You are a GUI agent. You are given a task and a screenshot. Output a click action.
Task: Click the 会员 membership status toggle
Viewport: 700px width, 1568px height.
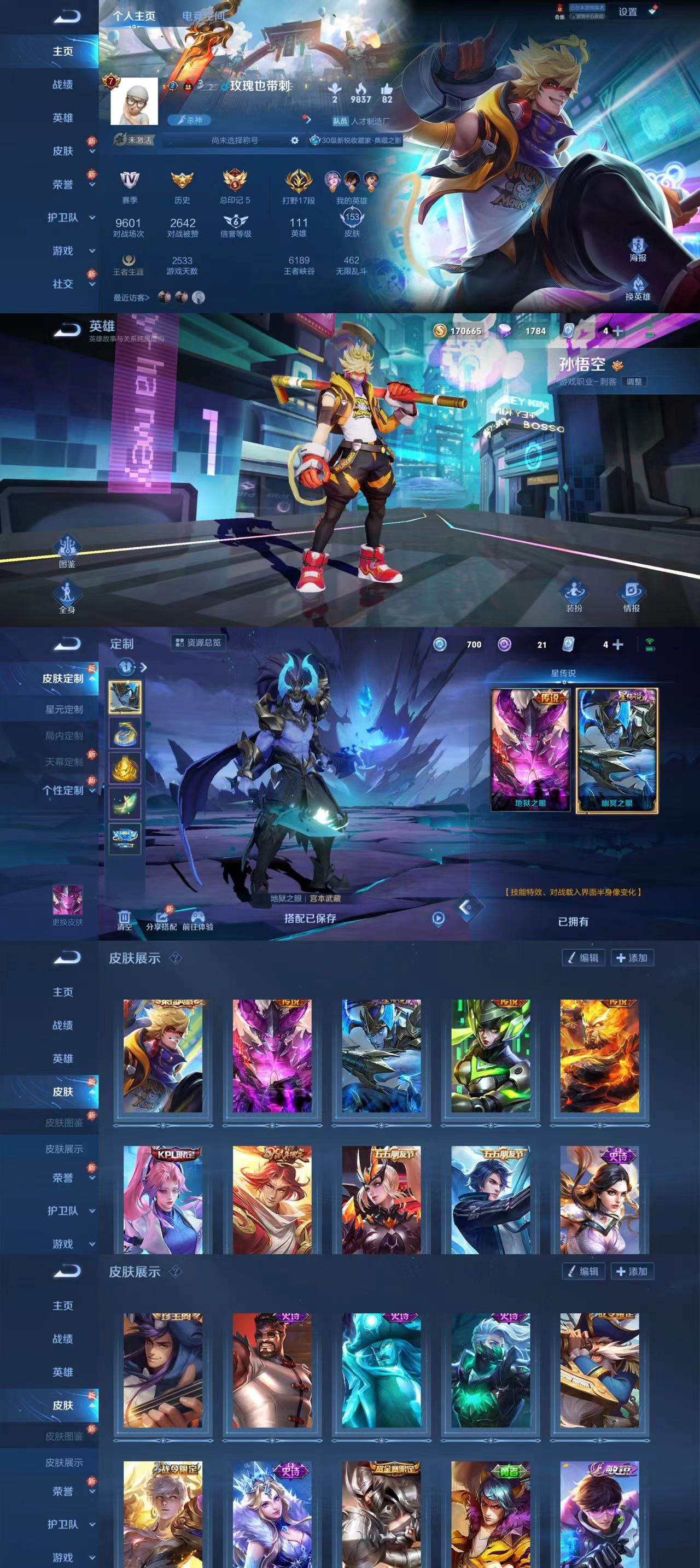[x=560, y=11]
